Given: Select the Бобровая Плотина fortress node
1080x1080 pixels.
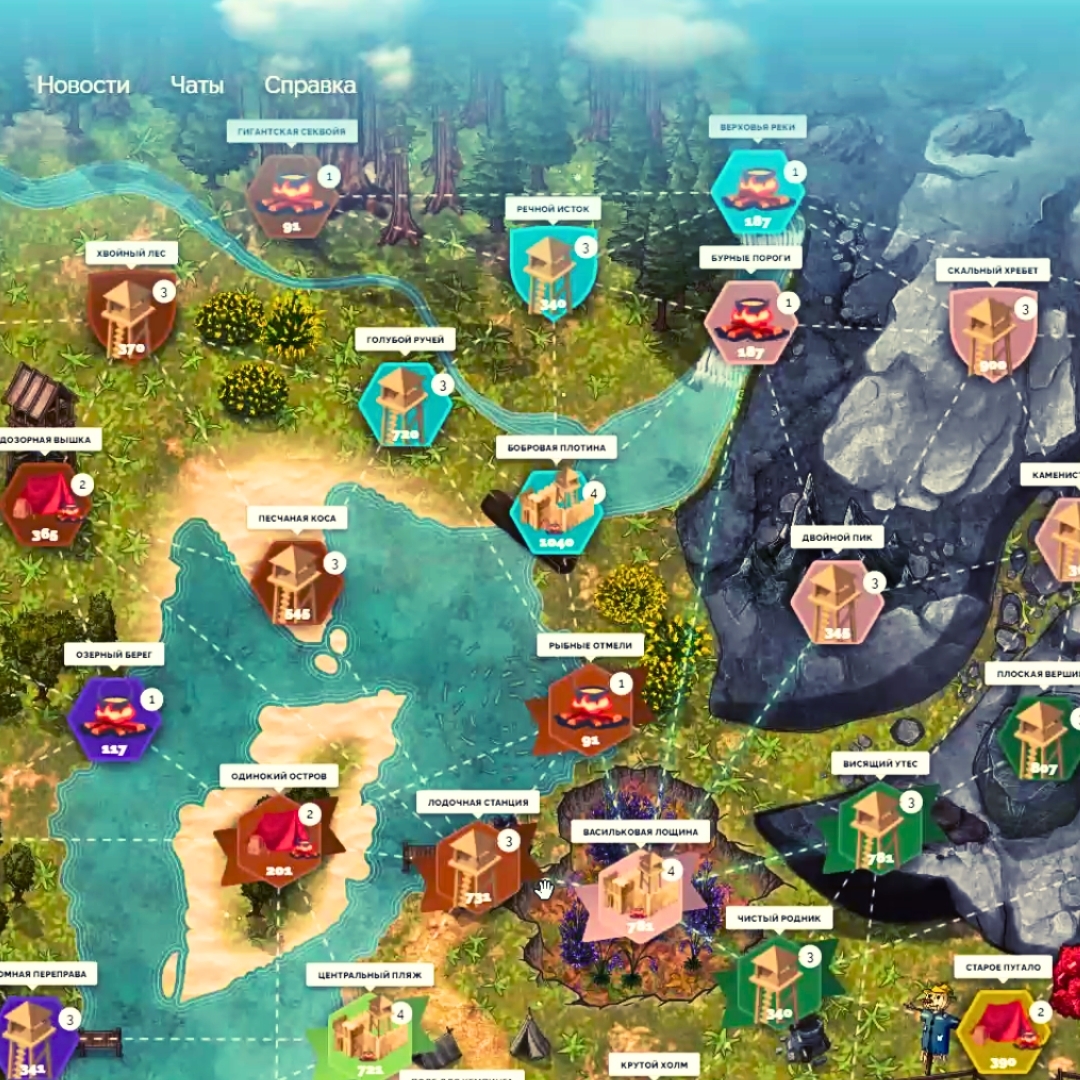Looking at the screenshot, I should (x=557, y=505).
